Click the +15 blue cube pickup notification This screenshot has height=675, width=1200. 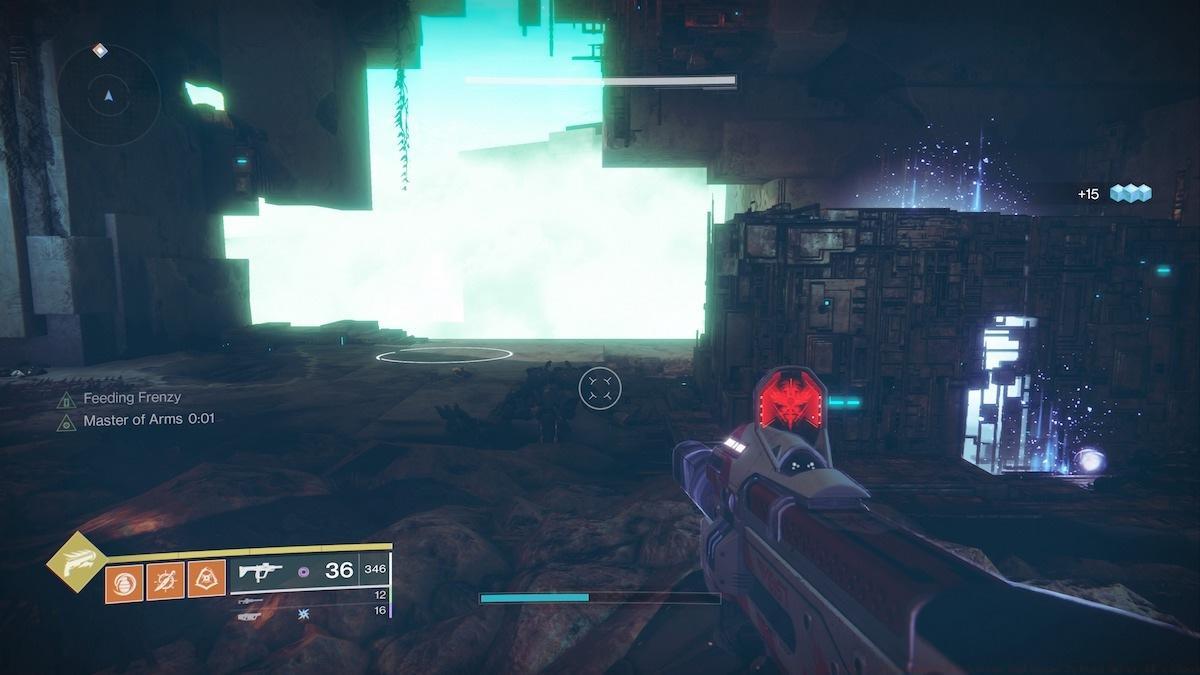(1115, 193)
